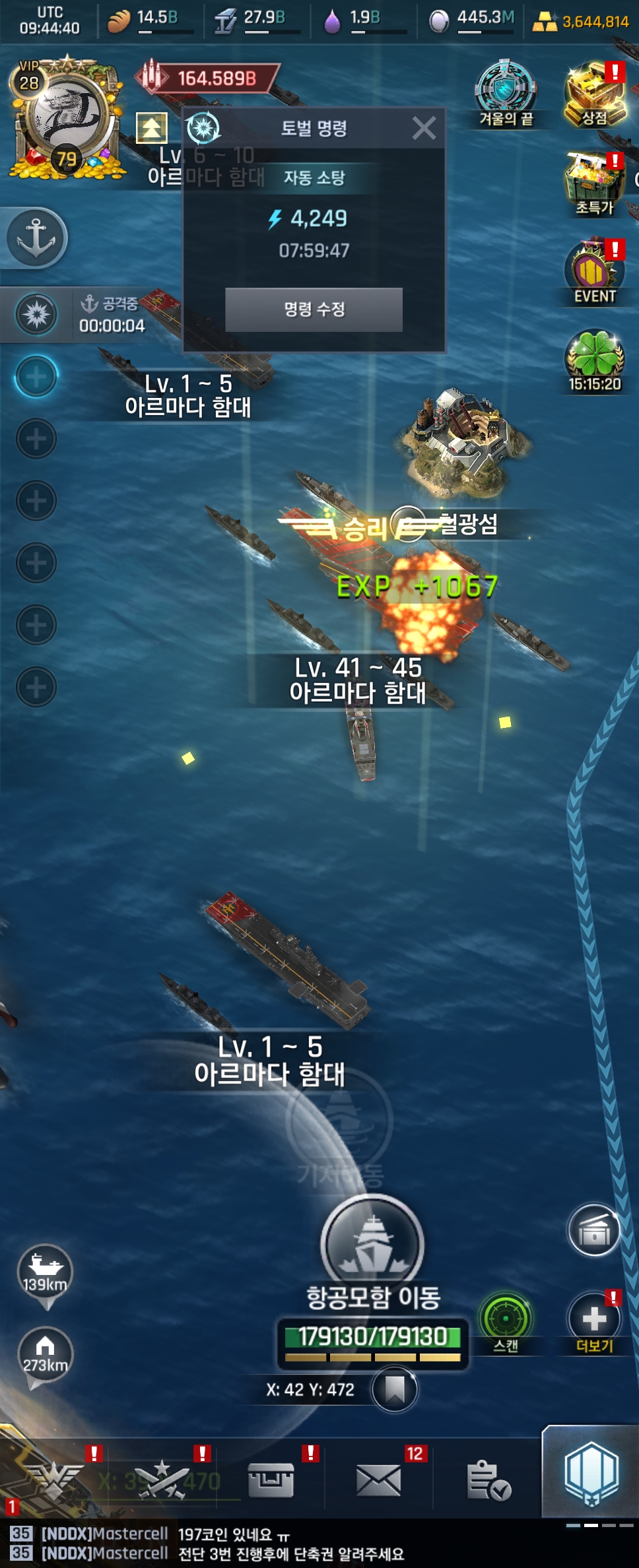Tap the four-leaf clover timer icon
The image size is (639, 1568).
[x=594, y=360]
